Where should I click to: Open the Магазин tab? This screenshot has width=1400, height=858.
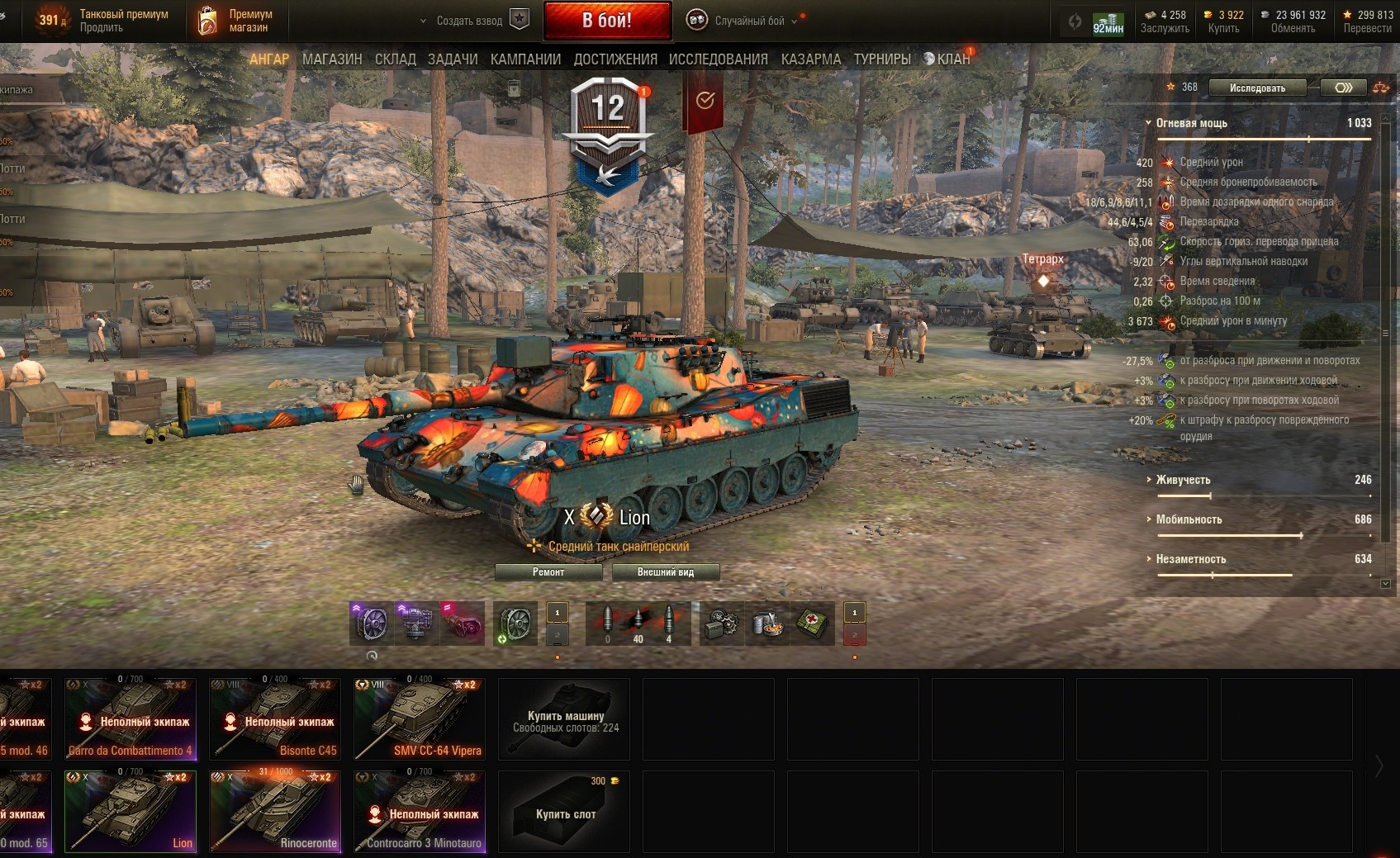pyautogui.click(x=332, y=59)
